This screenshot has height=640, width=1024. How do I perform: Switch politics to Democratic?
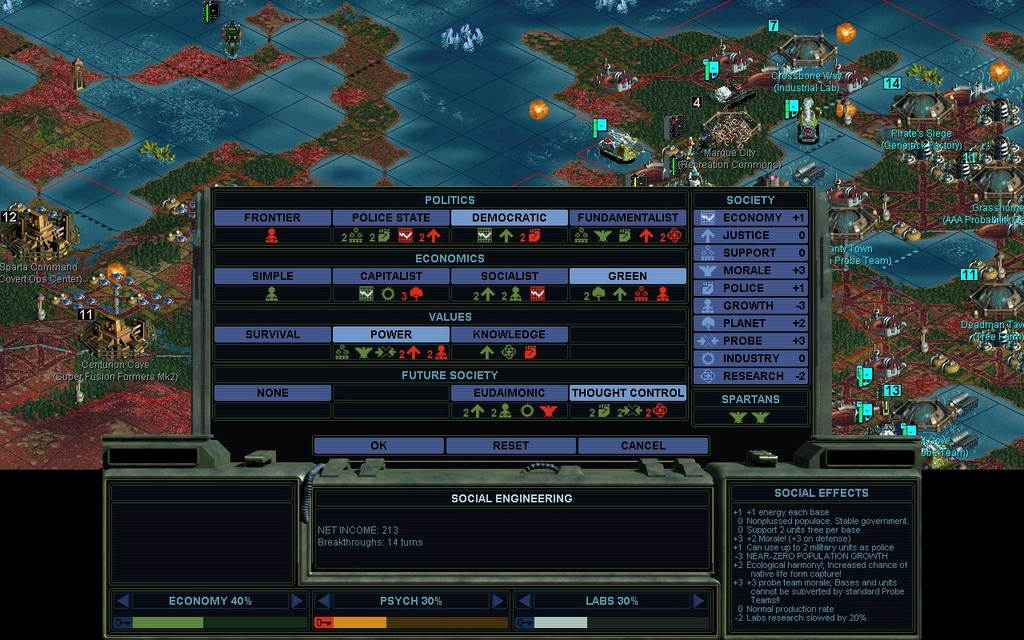click(509, 218)
